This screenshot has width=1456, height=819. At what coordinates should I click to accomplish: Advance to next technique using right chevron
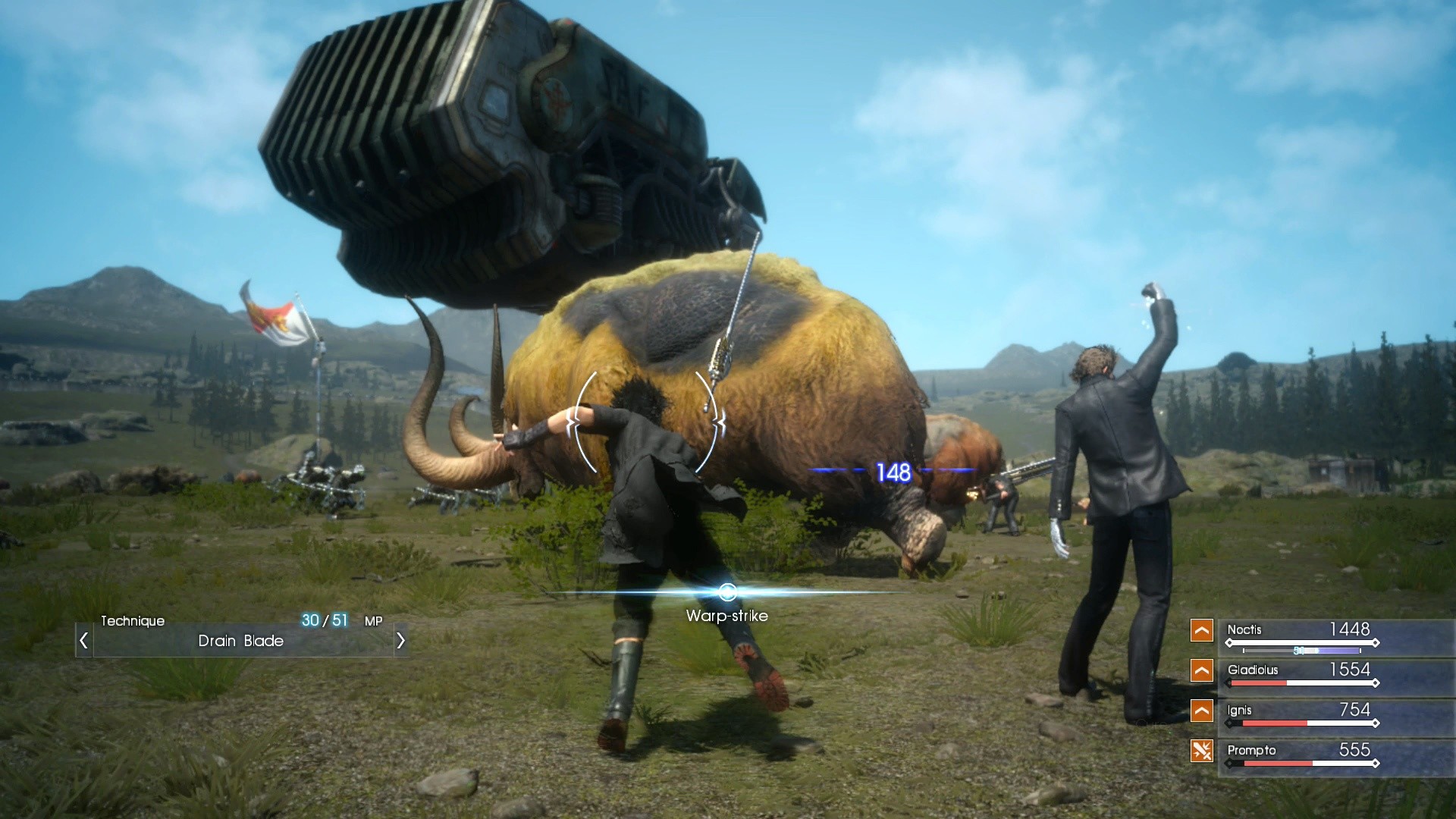pyautogui.click(x=400, y=640)
